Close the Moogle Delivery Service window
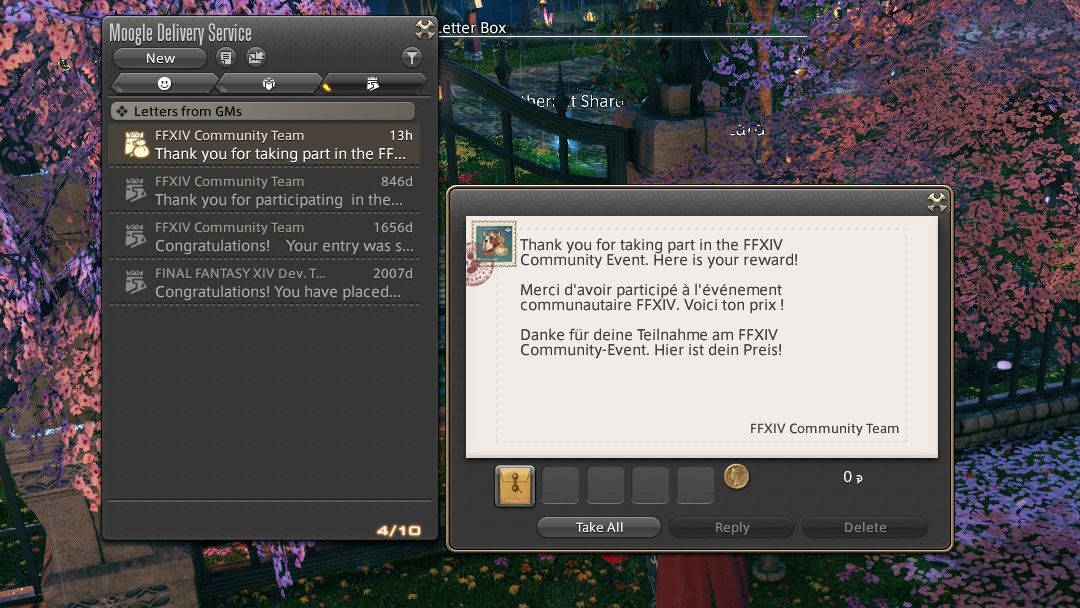The image size is (1080, 608). tap(425, 29)
